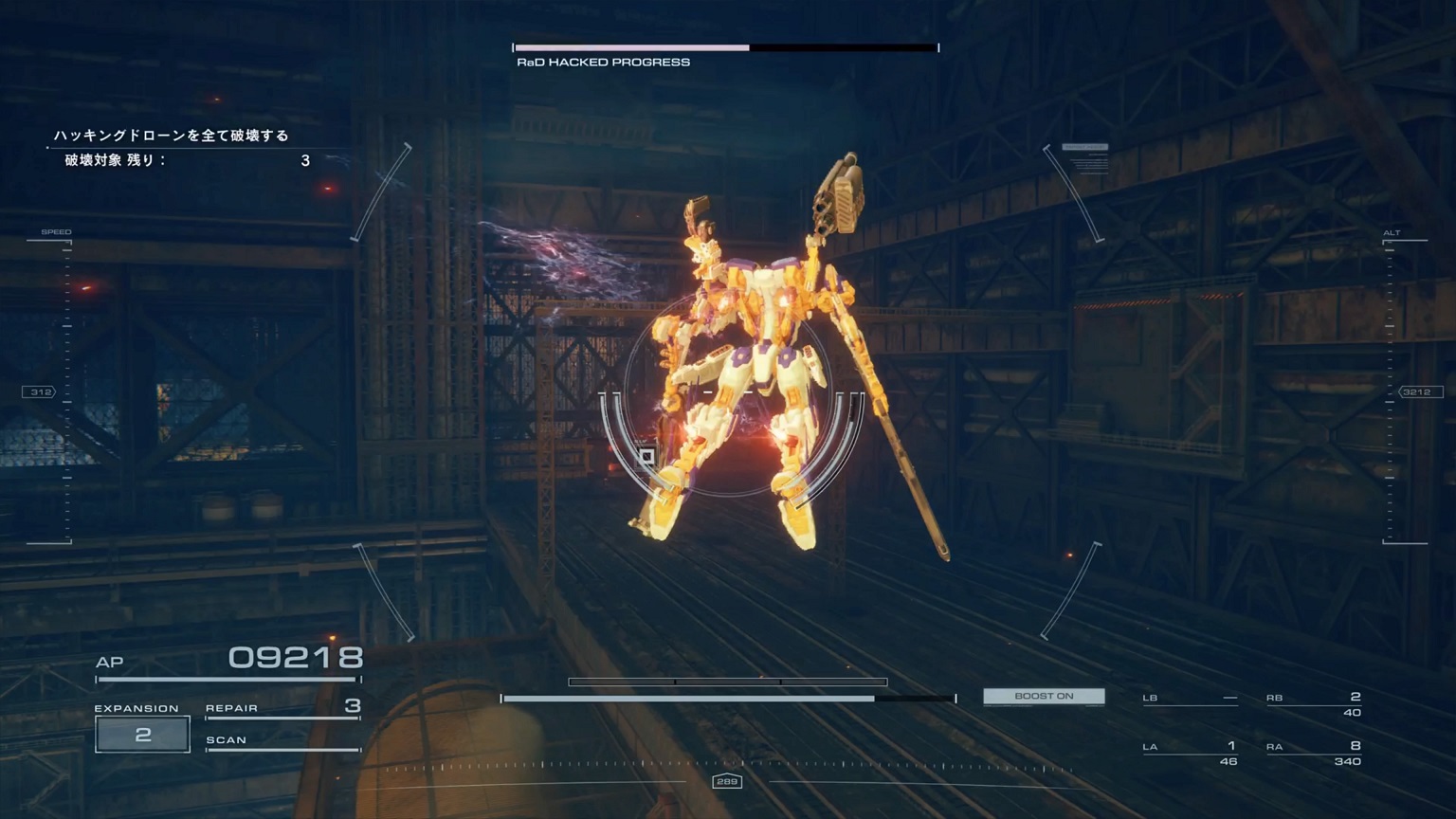Viewport: 1456px width, 819px height.
Task: Choose the RA weapon slot
Action: (x=1314, y=753)
